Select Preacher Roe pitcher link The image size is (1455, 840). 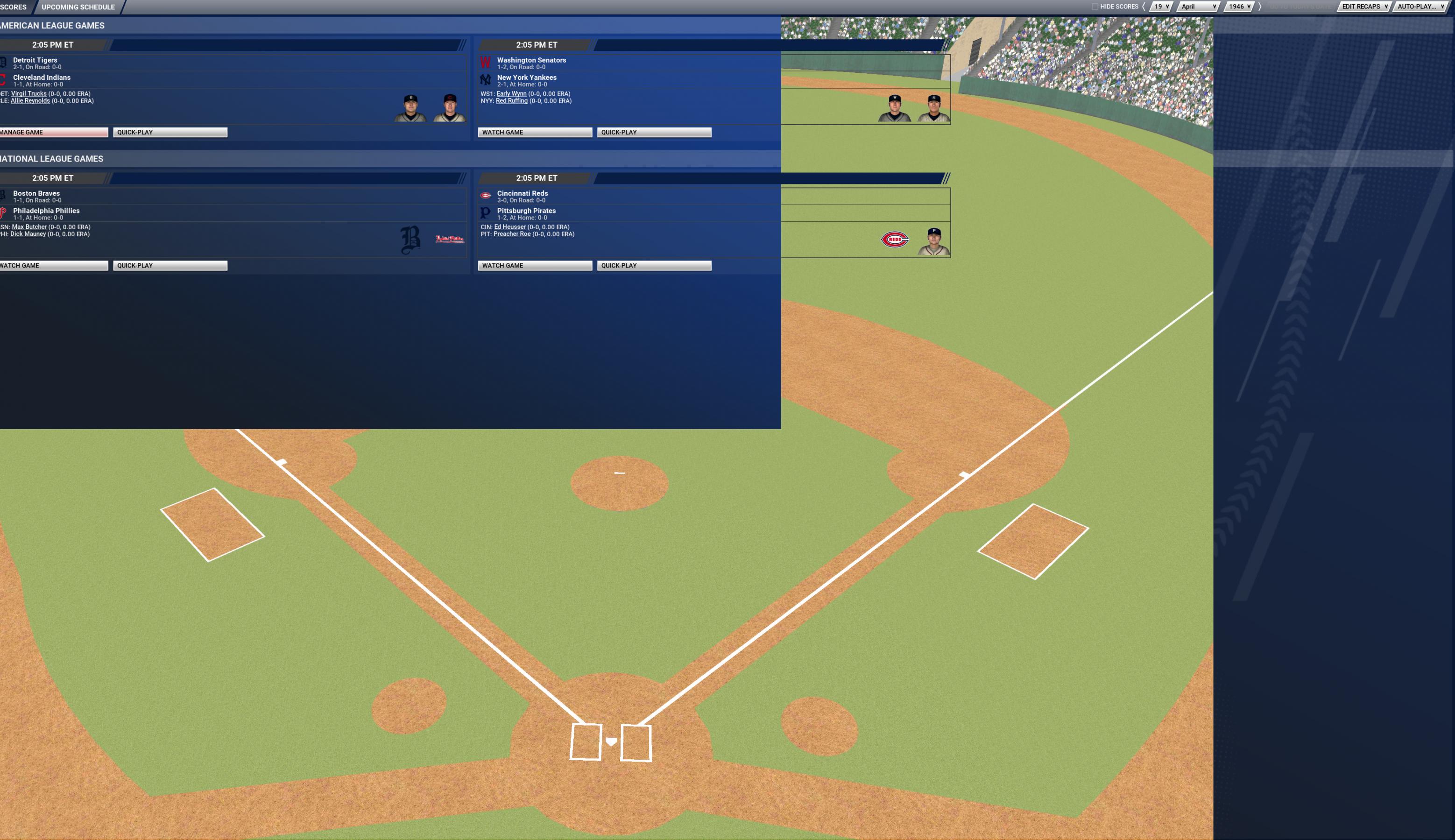tap(512, 234)
